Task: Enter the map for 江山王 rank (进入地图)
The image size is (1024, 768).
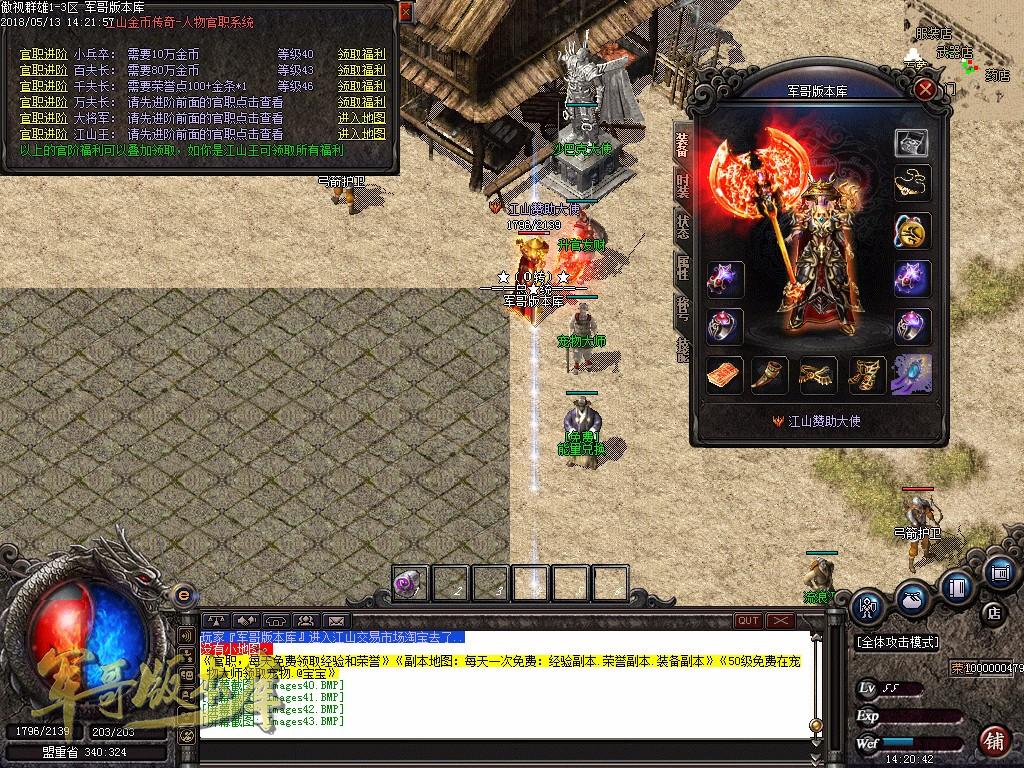Action: 361,134
